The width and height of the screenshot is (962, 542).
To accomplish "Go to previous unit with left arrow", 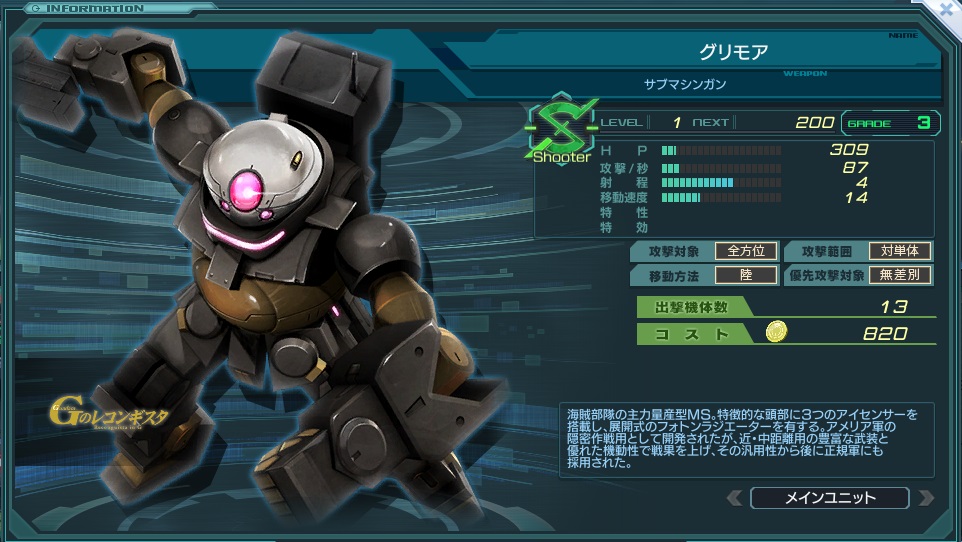I will (735, 497).
